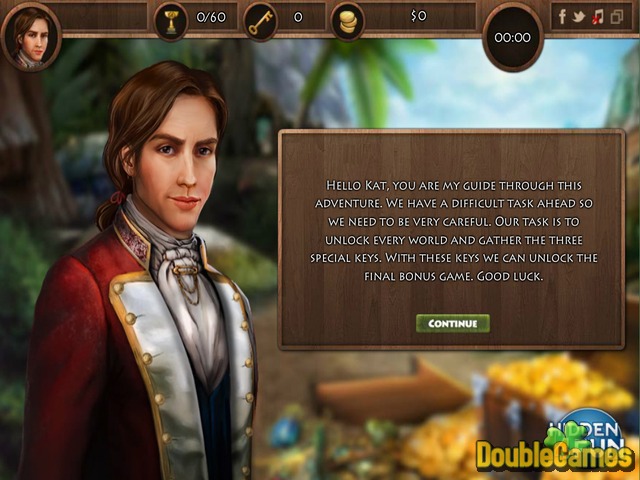Select the gold trophy icon
The width and height of the screenshot is (640, 480).
pos(171,18)
